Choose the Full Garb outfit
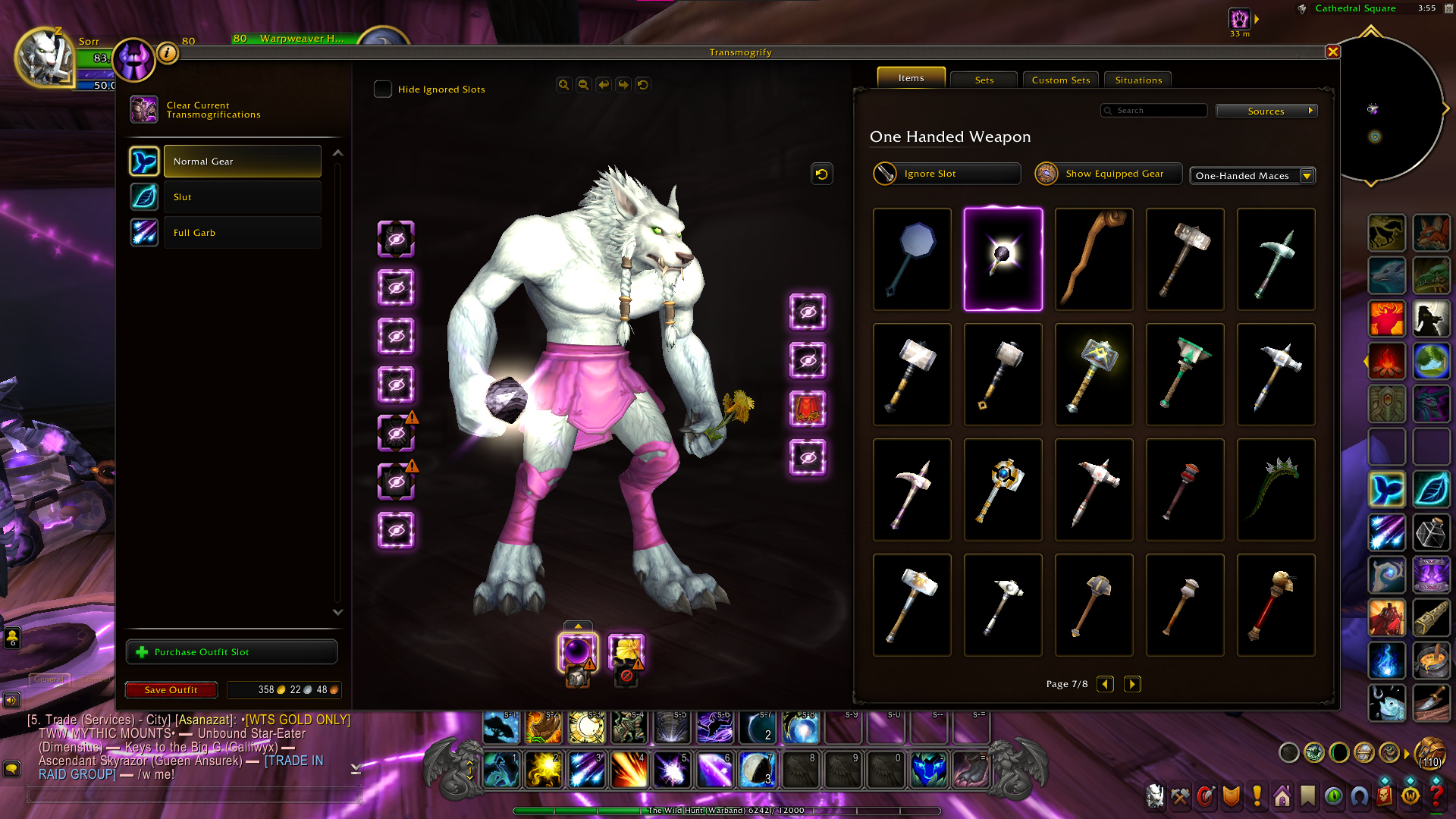Screen dimensions: 1456x819 click(x=242, y=233)
